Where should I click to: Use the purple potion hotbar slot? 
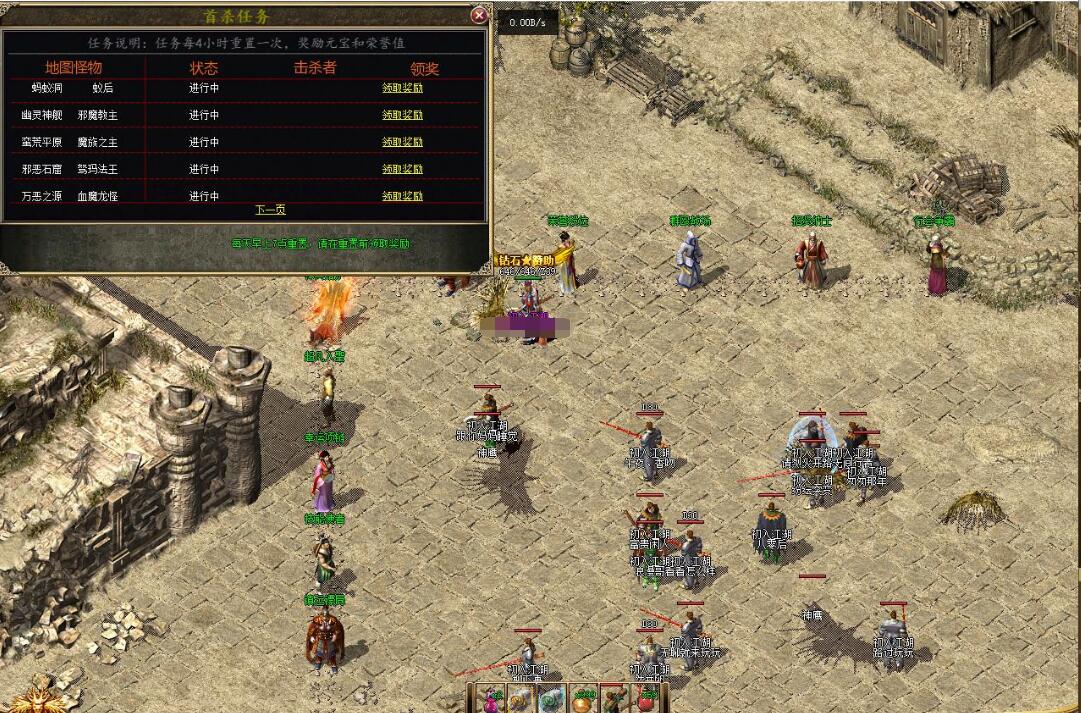point(491,700)
